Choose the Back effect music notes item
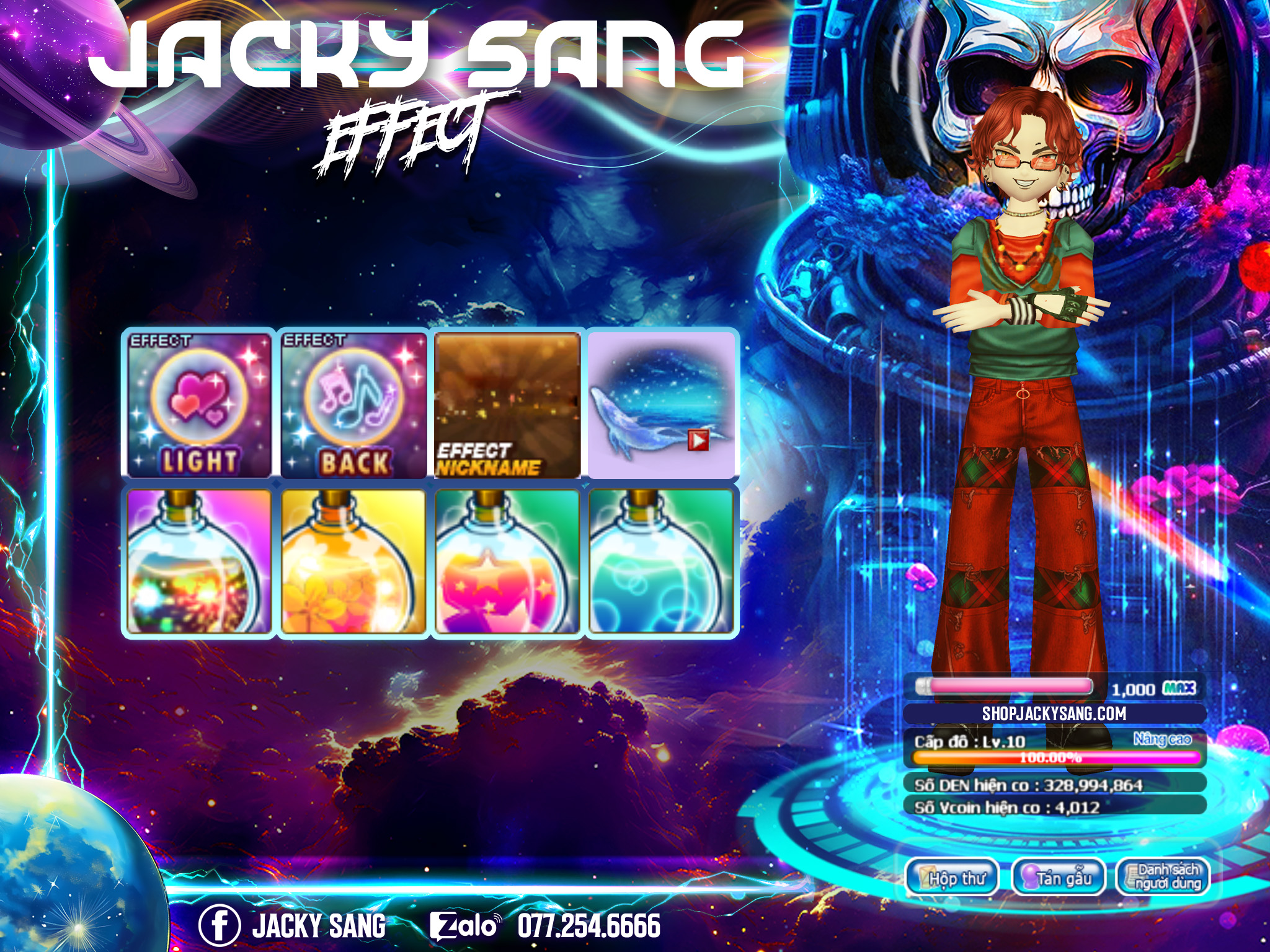The image size is (1270, 952). point(353,405)
